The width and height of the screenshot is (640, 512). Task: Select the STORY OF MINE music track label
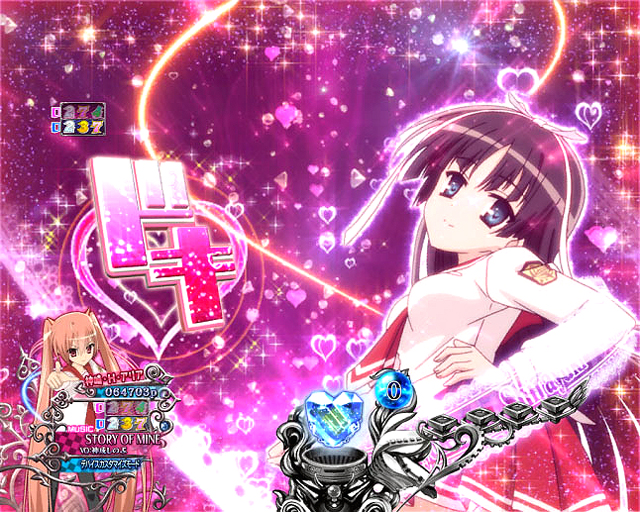click(x=141, y=434)
